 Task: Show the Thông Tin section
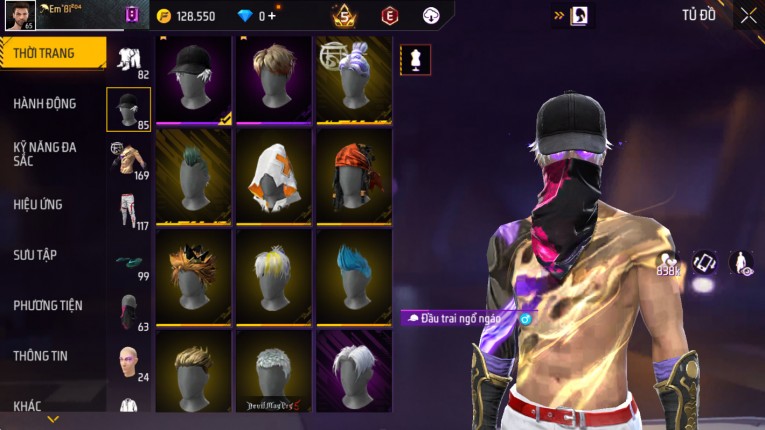coord(40,355)
